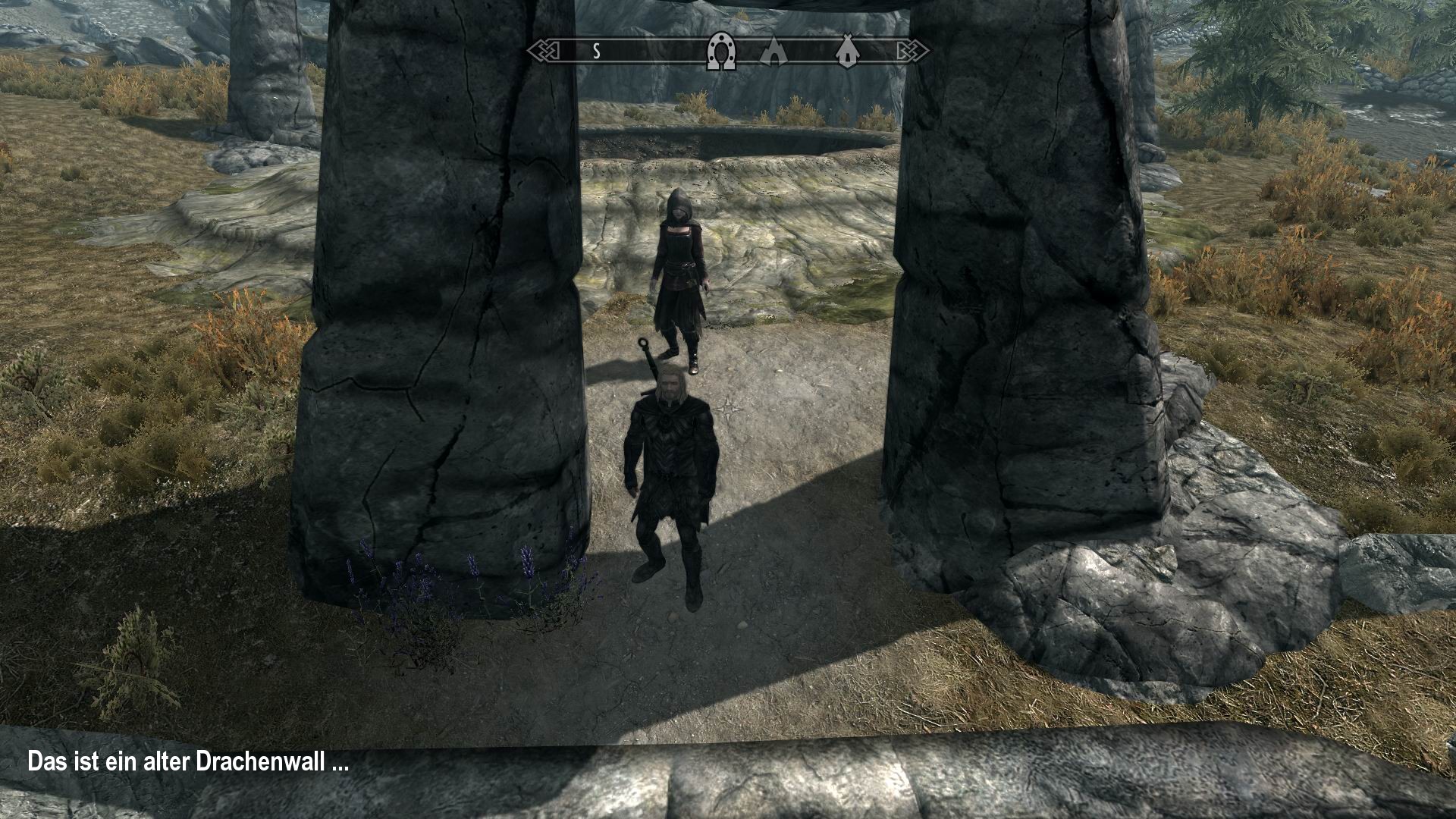1456x819 pixels.
Task: Click the South direction letter on the compass
Action: click(596, 52)
